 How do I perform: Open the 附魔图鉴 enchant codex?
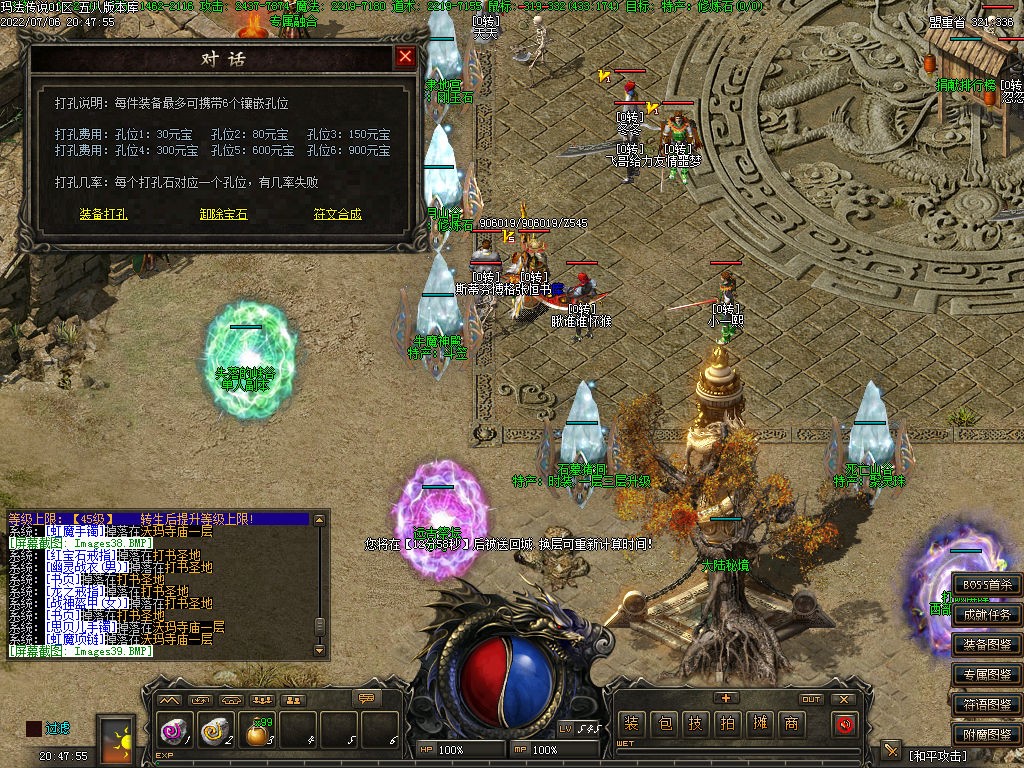986,735
